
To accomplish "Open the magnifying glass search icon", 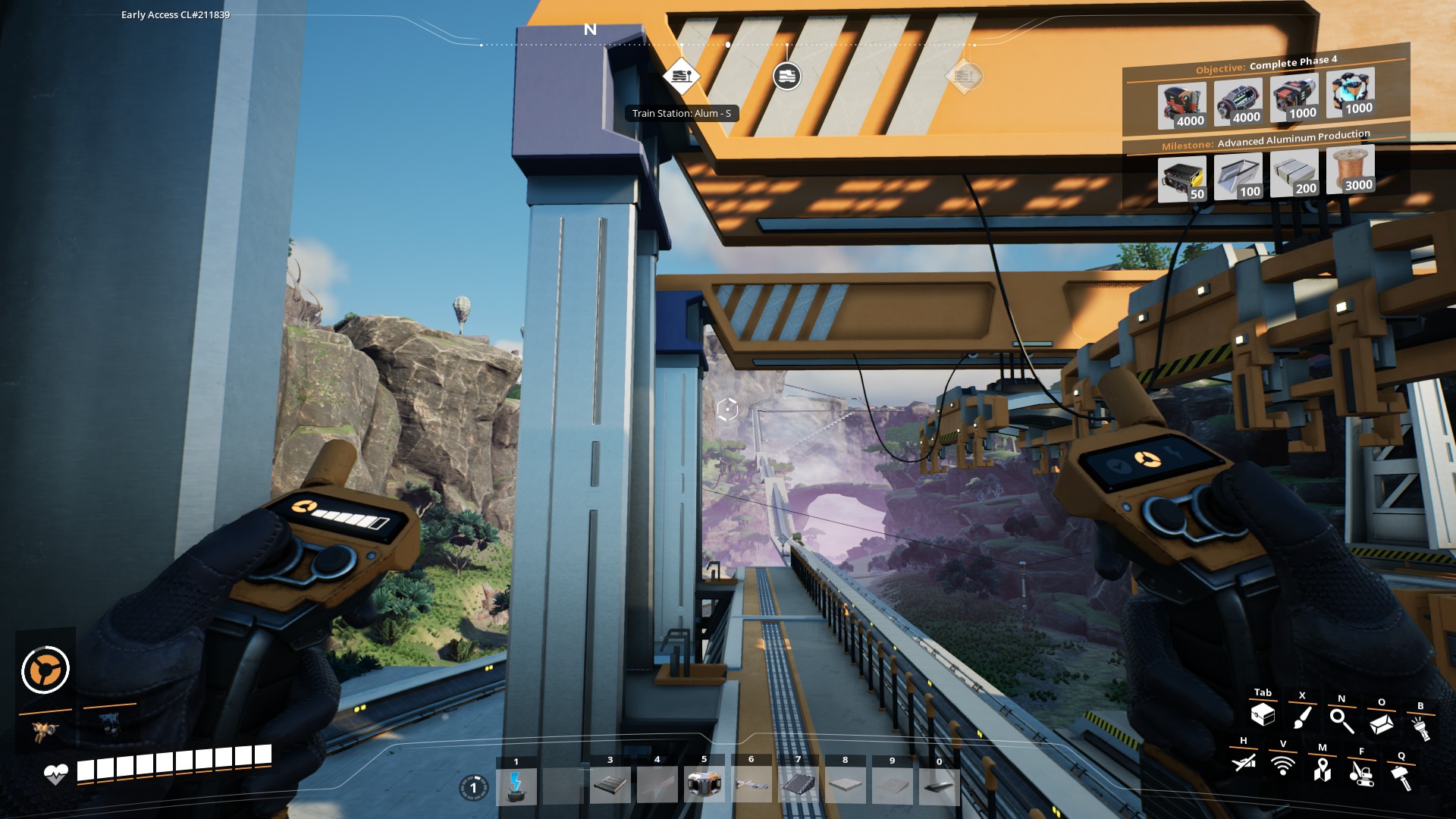I will pyautogui.click(x=1341, y=720).
